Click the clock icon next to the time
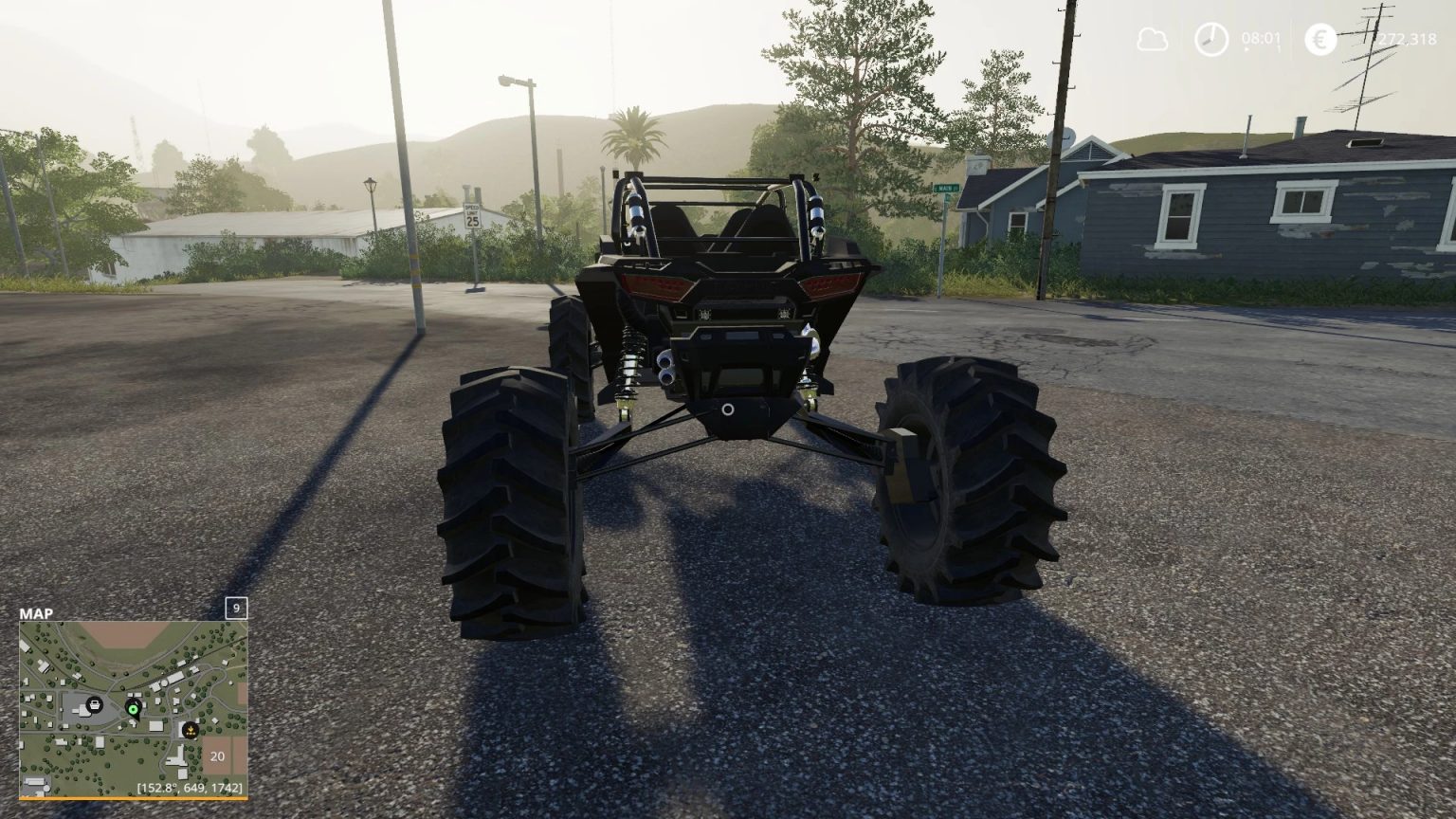Image resolution: width=1456 pixels, height=819 pixels. click(1210, 40)
